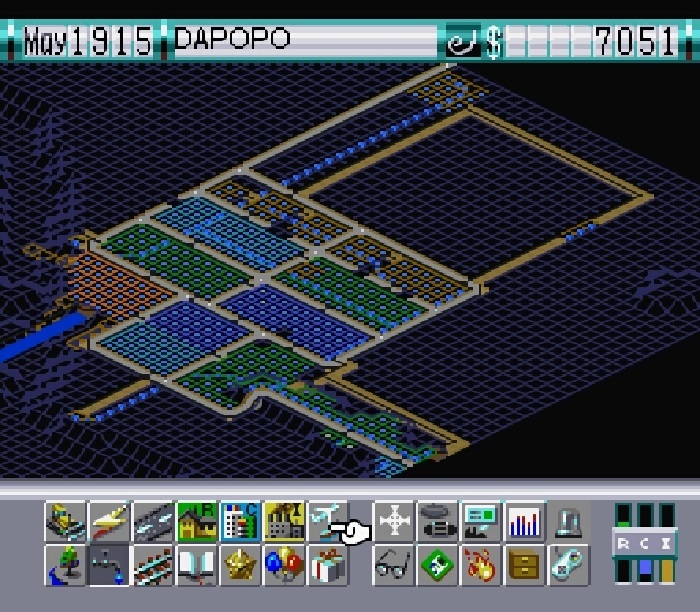
Task: Select the eyeglasses query tool
Action: [394, 565]
